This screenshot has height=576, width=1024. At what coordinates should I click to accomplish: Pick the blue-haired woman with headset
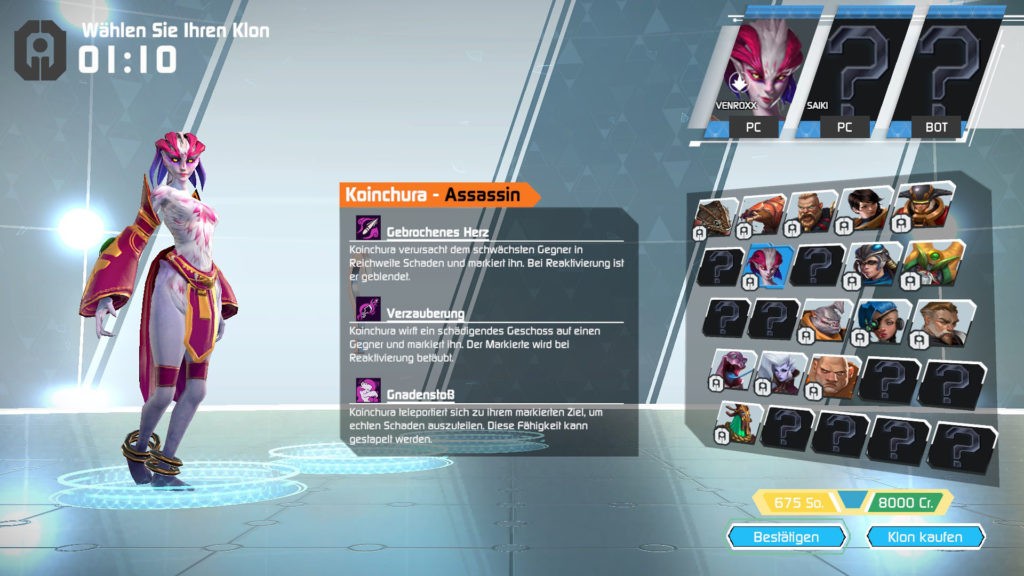[x=881, y=320]
